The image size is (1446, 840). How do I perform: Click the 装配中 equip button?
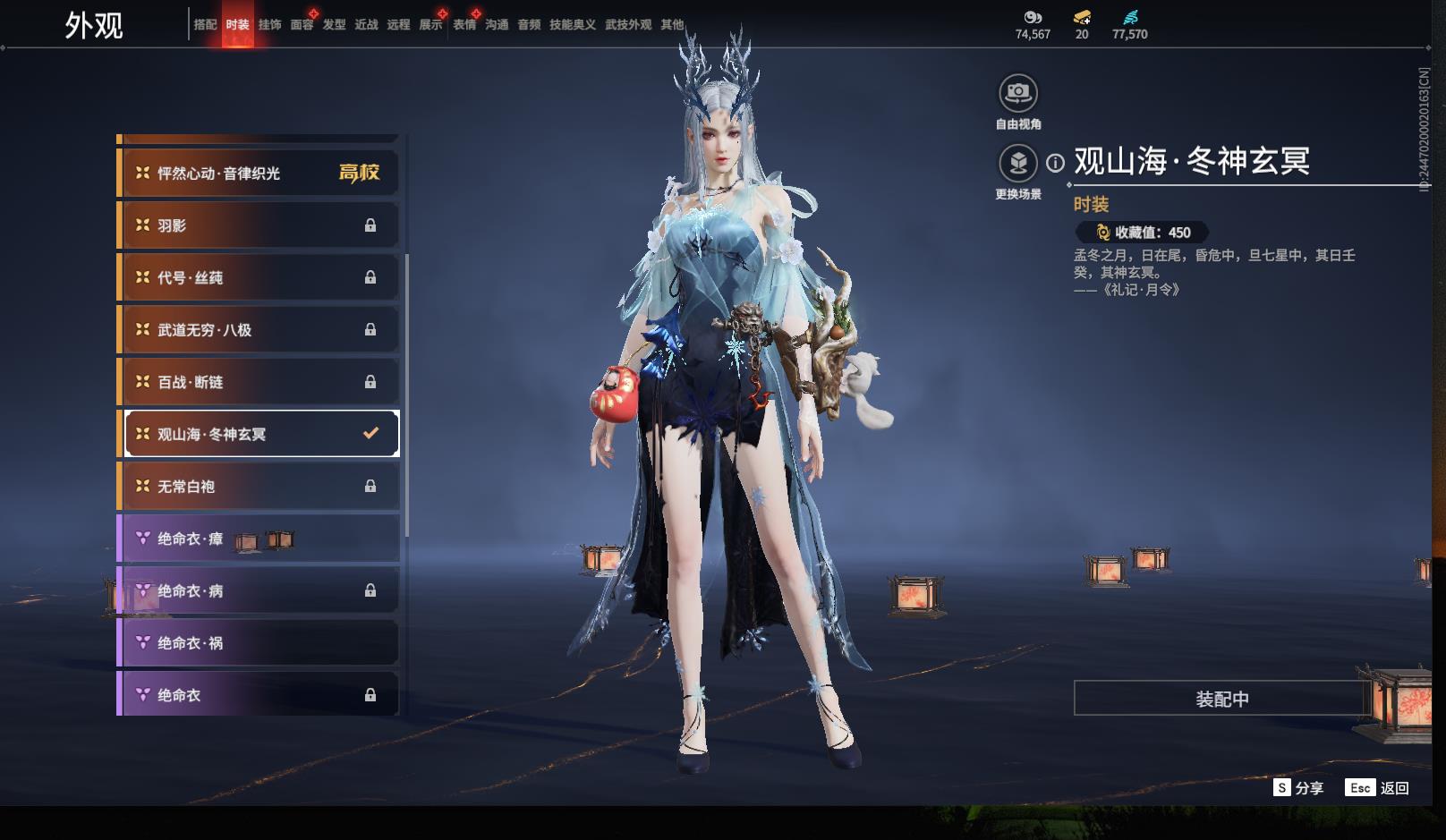click(x=1221, y=699)
